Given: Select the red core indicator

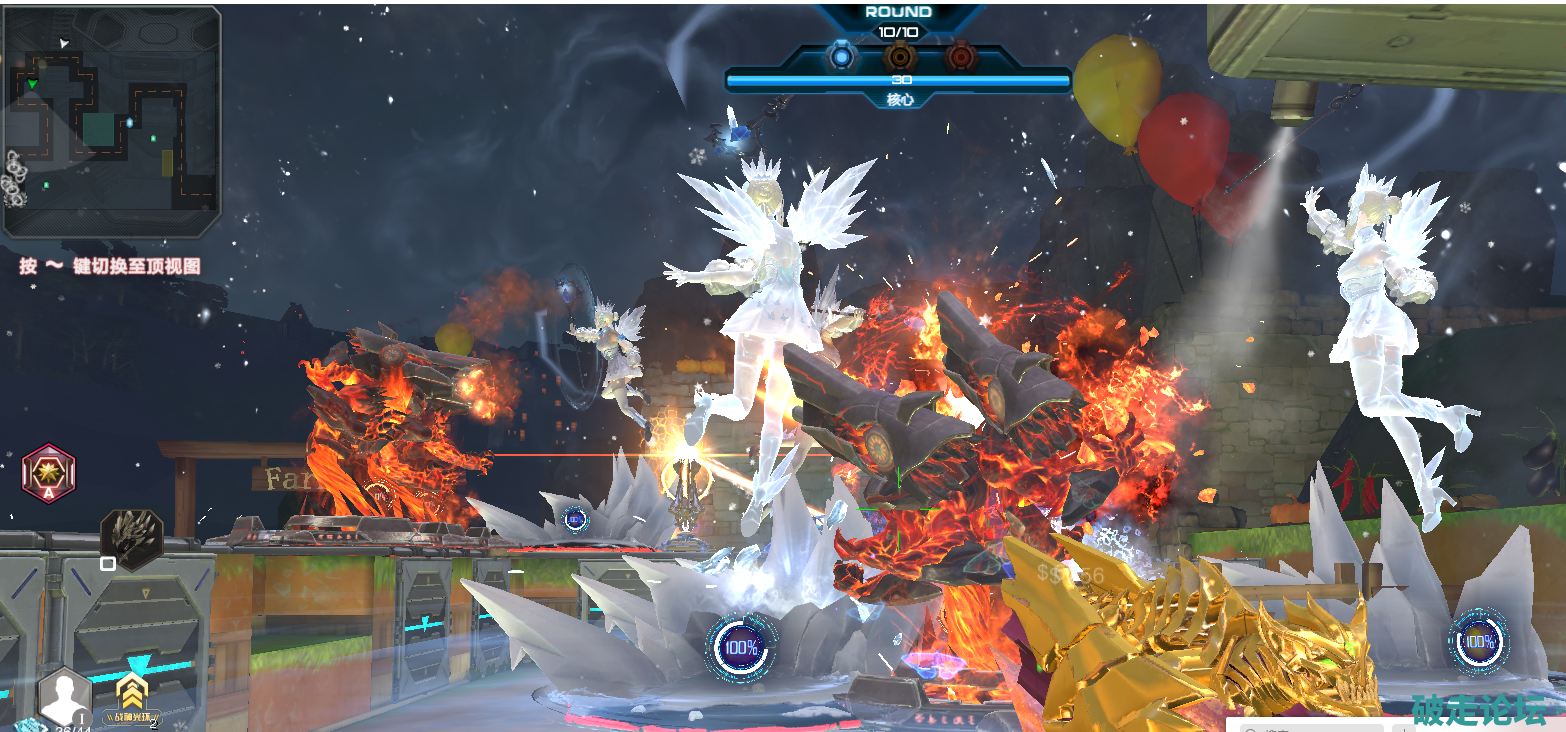Looking at the screenshot, I should (960, 57).
